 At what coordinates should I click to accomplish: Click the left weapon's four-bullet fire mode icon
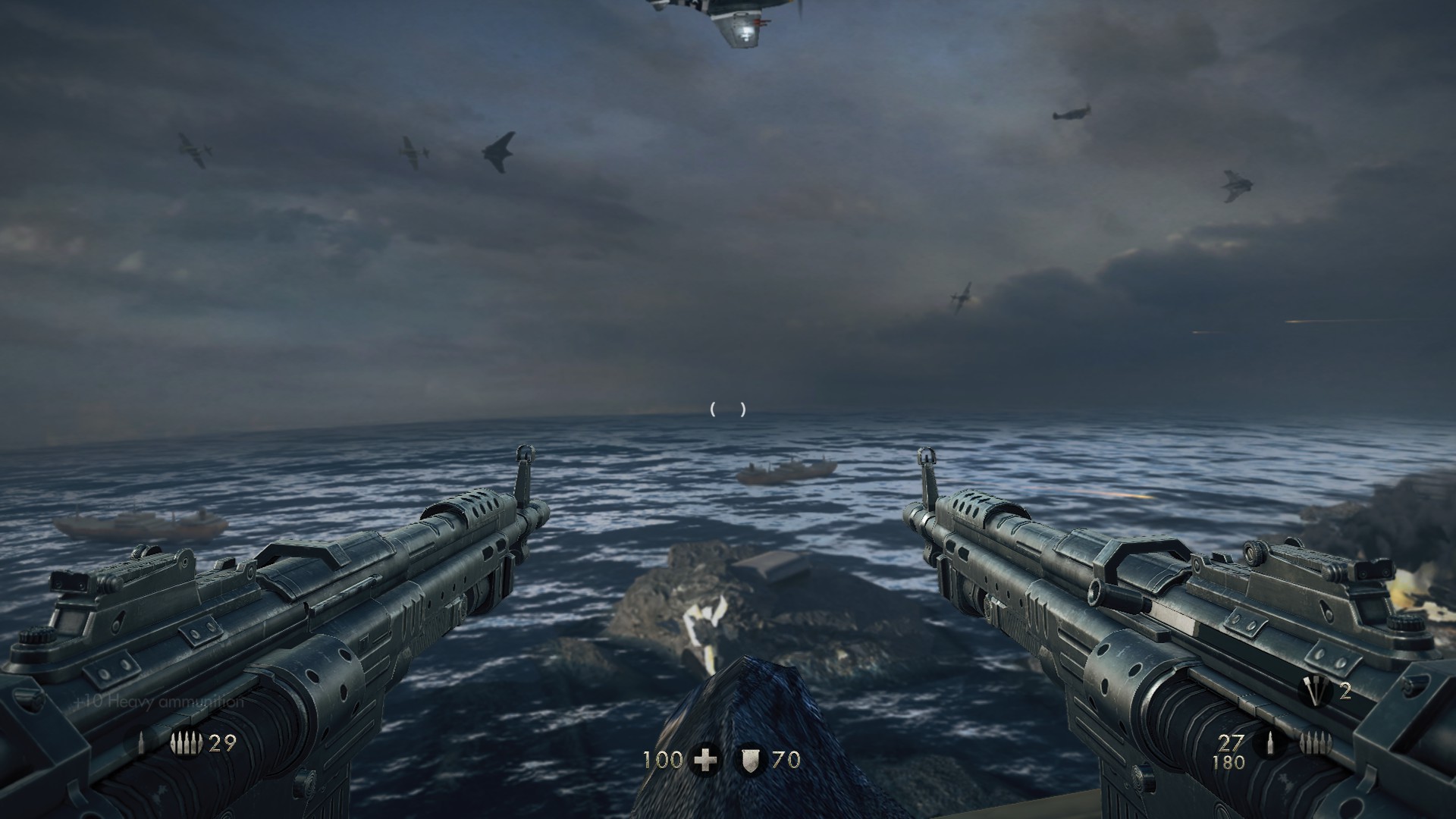[187, 744]
